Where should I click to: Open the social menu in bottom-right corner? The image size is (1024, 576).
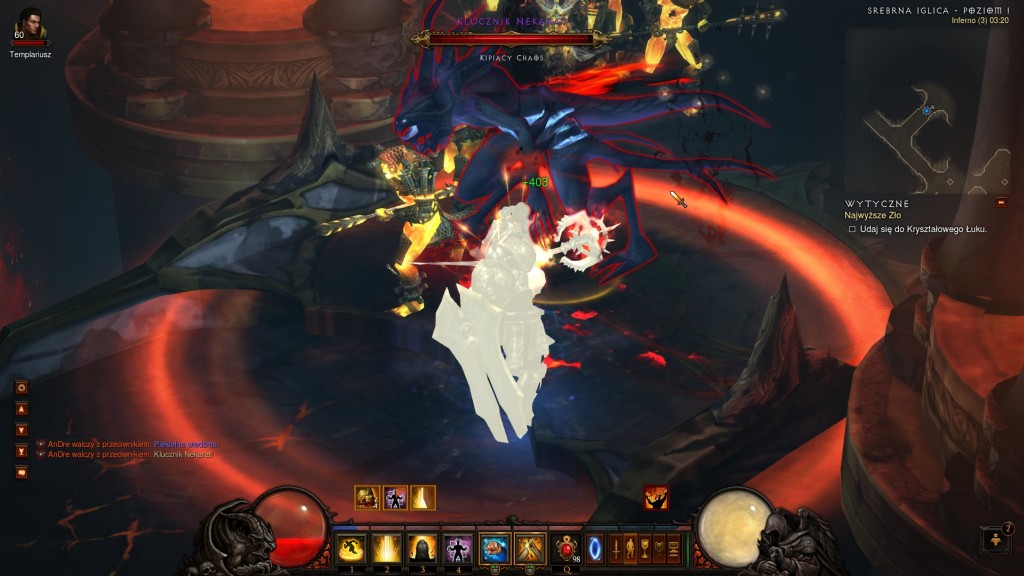997,540
